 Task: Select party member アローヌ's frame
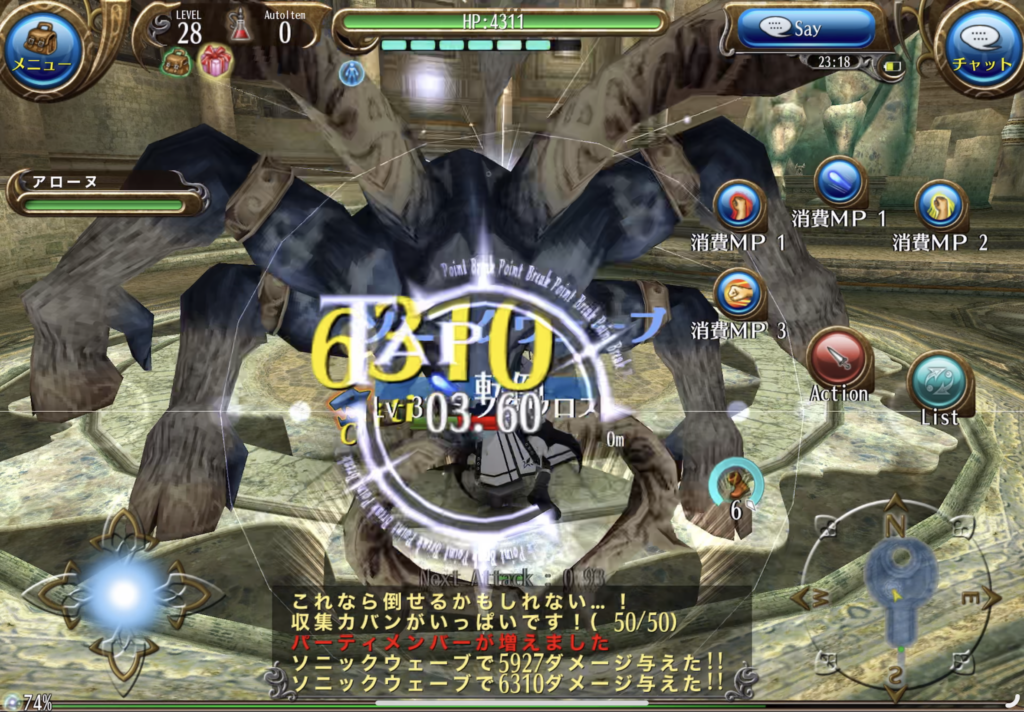105,194
